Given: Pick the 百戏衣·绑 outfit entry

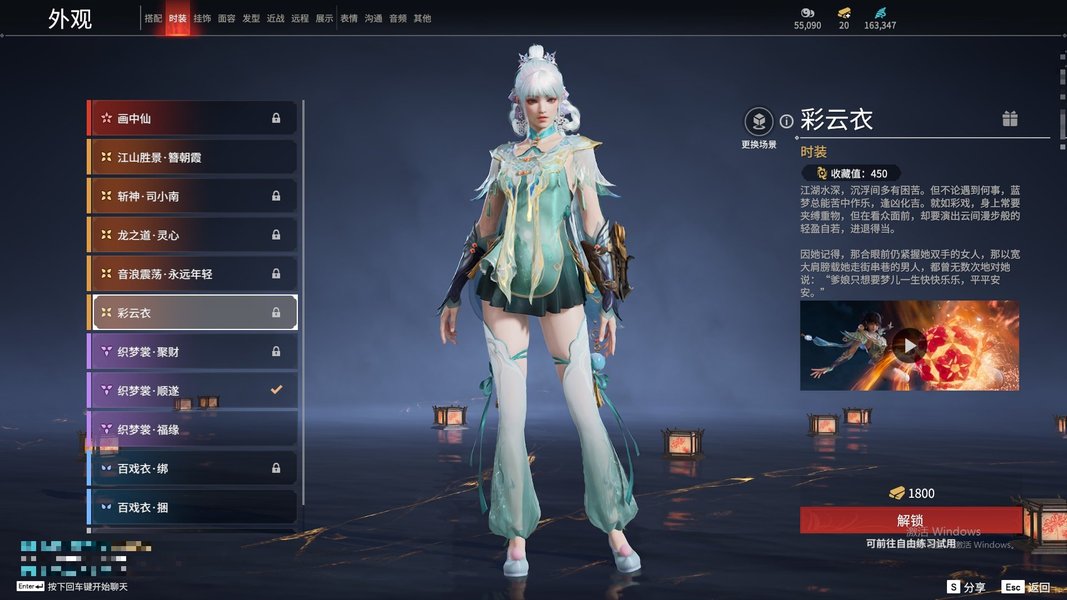Looking at the screenshot, I should point(193,468).
